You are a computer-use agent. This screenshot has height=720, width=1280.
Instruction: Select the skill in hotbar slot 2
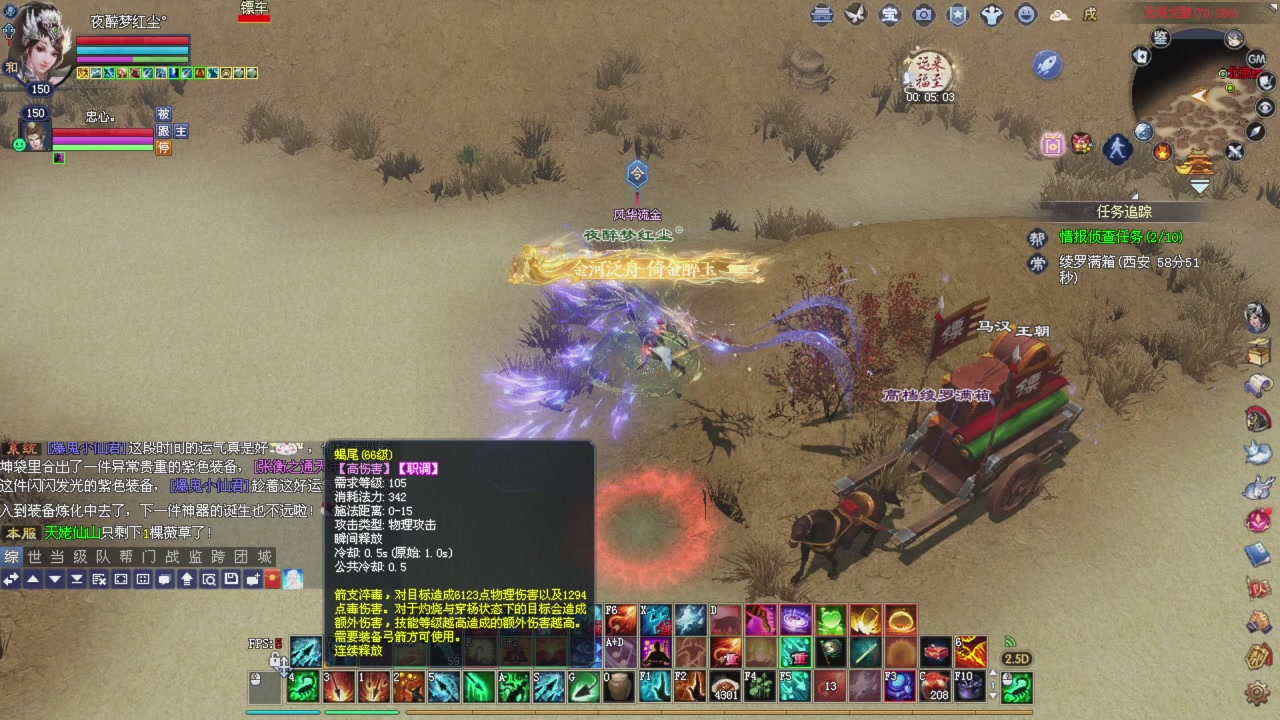408,688
